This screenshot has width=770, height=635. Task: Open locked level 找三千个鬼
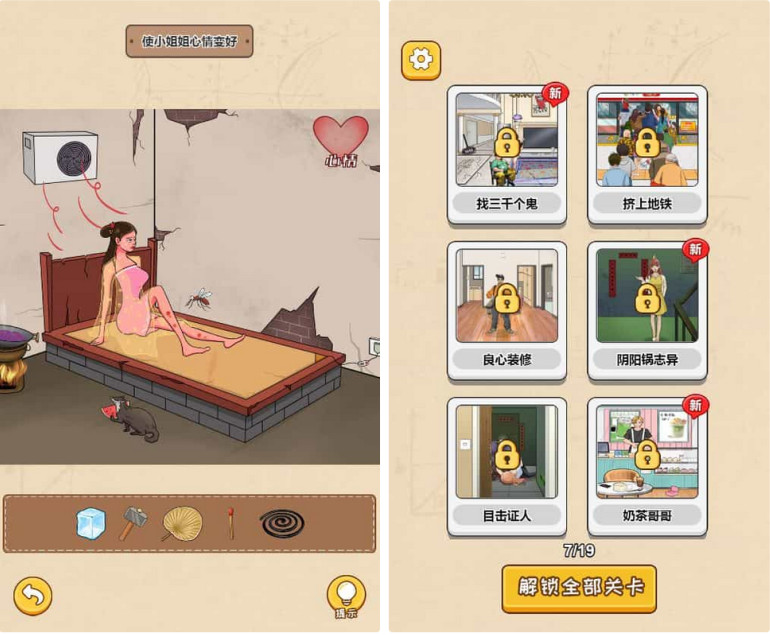[506, 153]
